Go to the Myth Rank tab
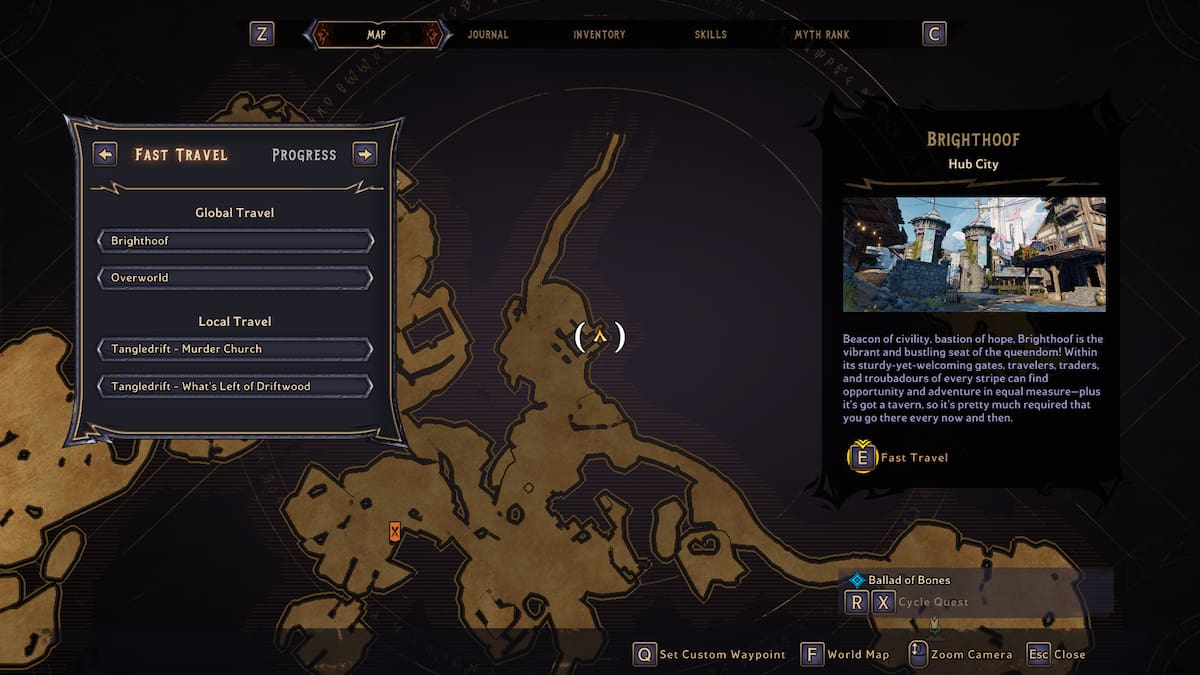1200x675 pixels. (x=822, y=35)
